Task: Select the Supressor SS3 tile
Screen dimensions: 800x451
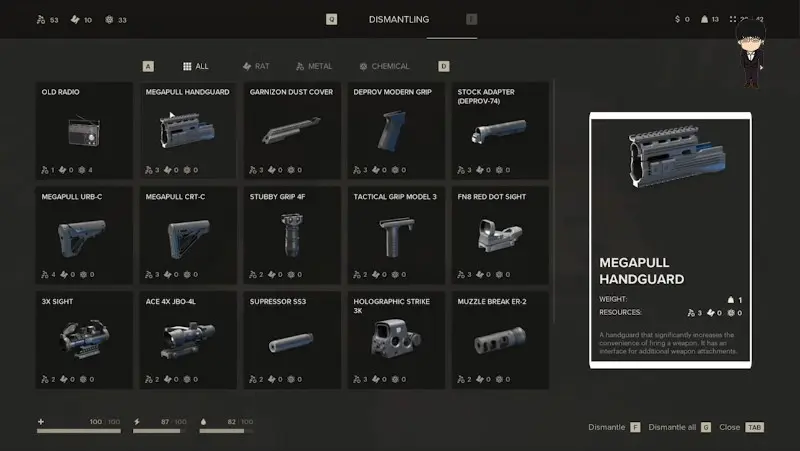Action: coord(292,340)
